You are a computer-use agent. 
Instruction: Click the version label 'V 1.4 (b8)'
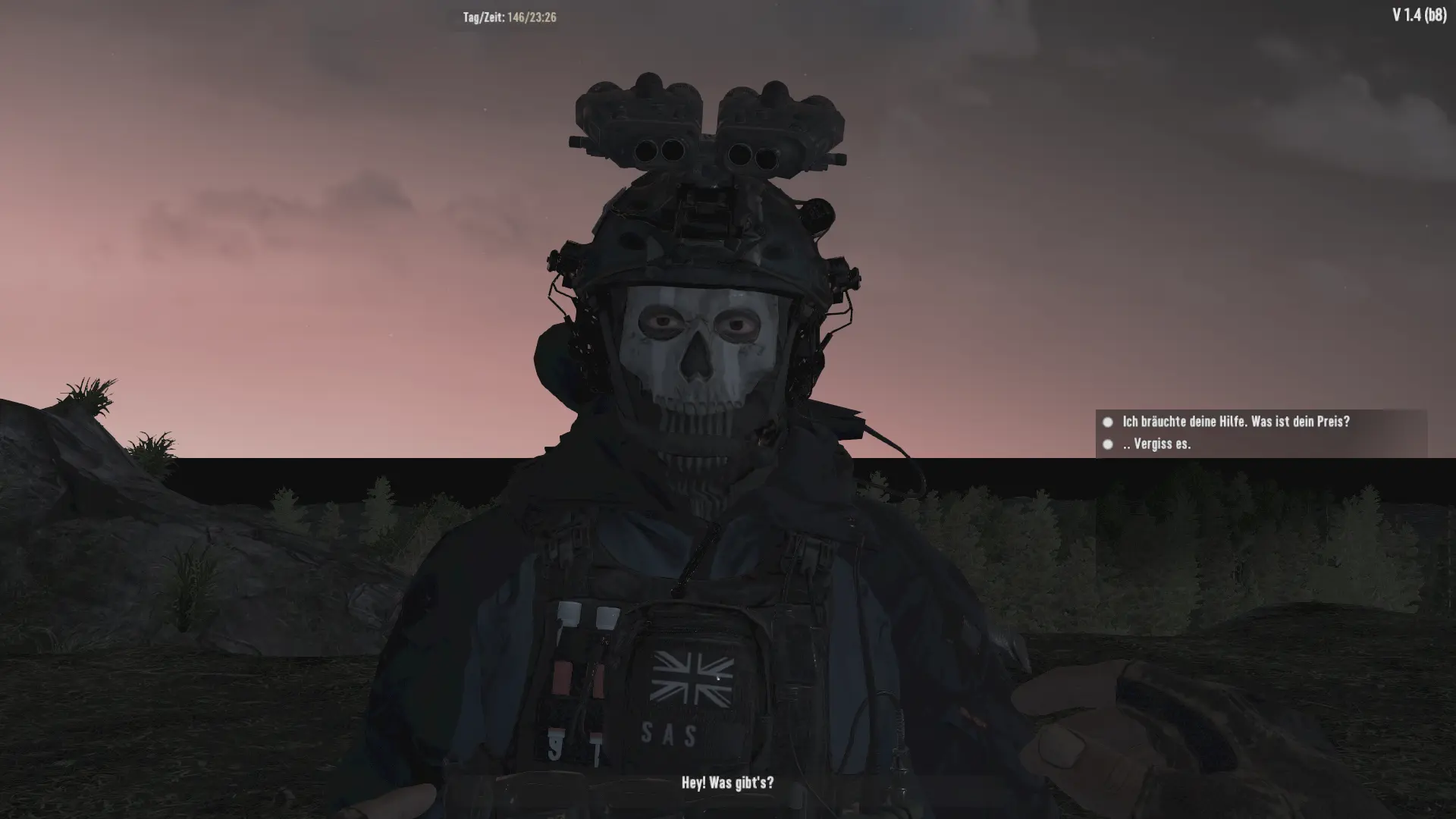coord(1420,14)
